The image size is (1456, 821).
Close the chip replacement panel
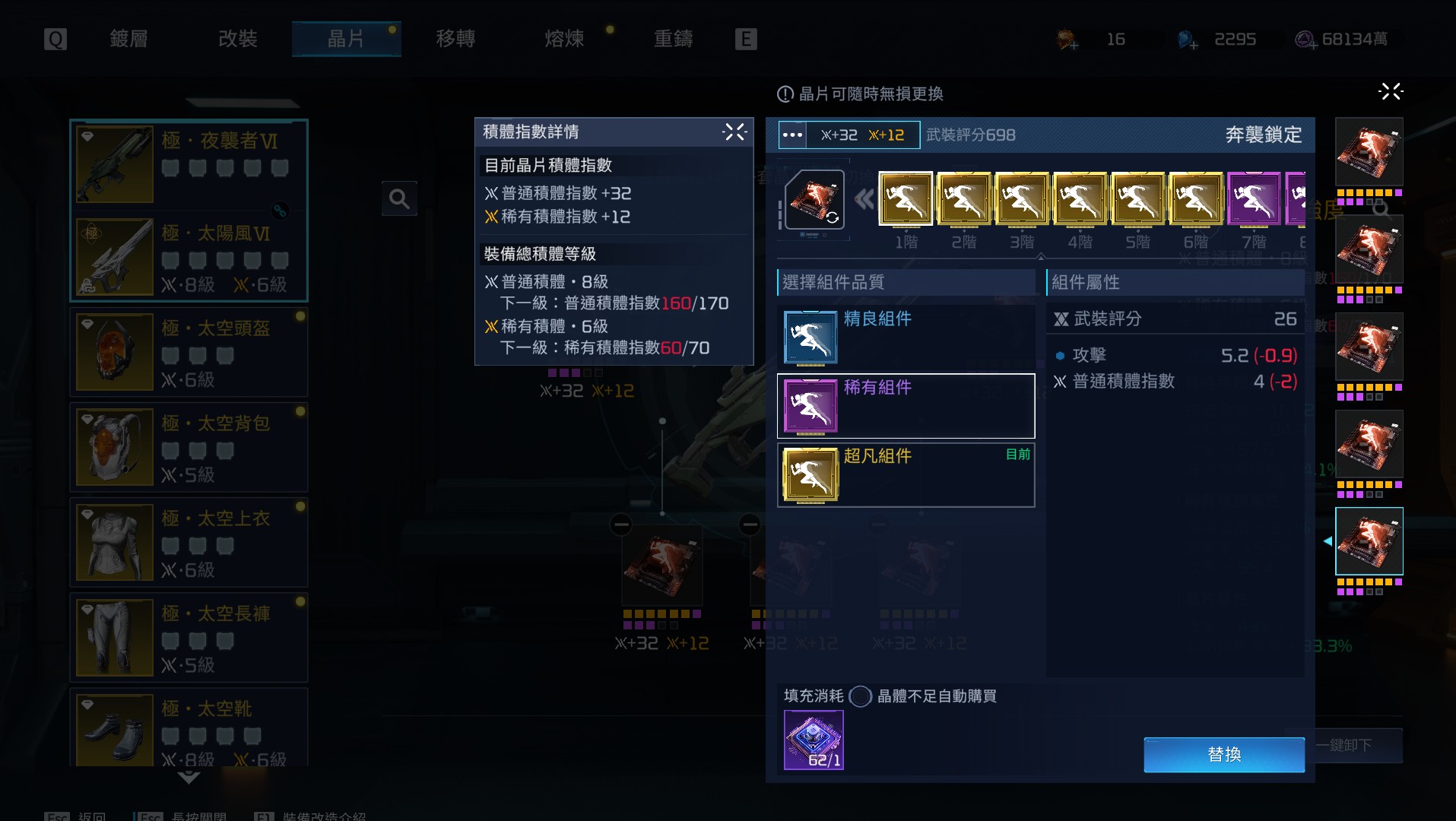point(1390,92)
